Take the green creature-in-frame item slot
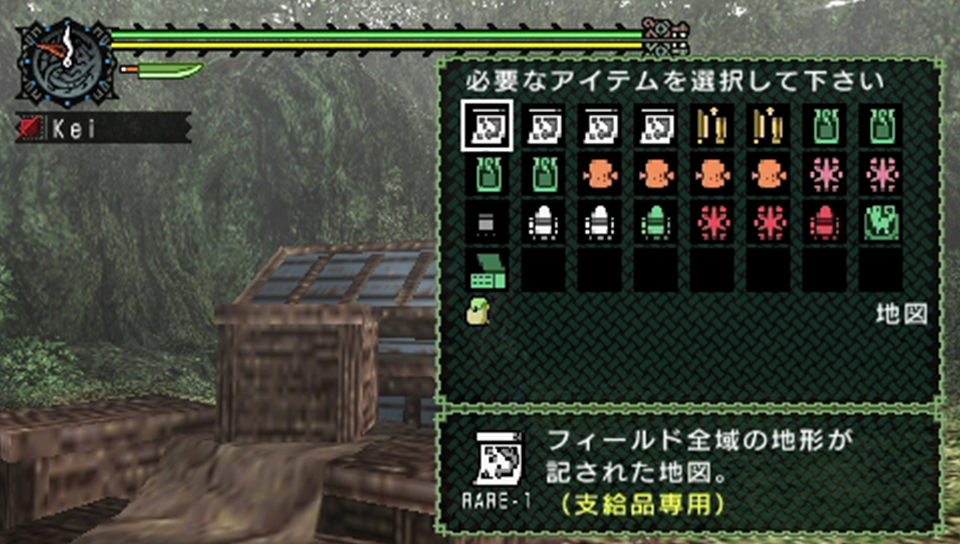The width and height of the screenshot is (960, 544). tap(881, 222)
